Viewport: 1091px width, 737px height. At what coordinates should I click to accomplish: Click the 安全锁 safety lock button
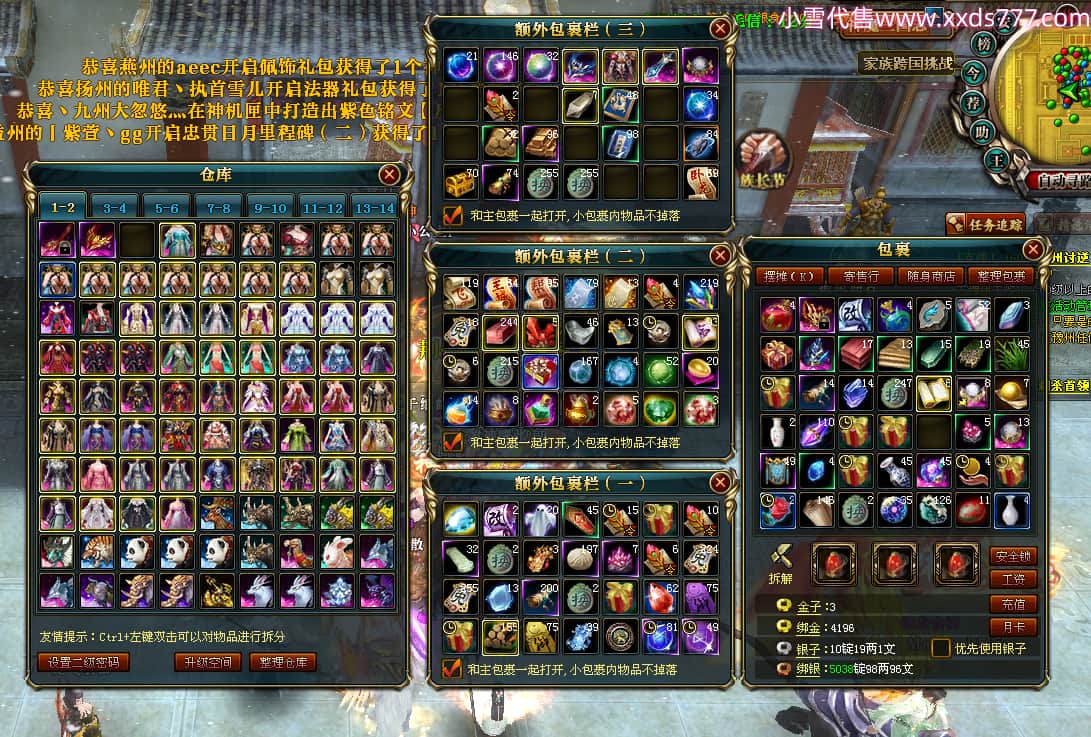(1013, 556)
